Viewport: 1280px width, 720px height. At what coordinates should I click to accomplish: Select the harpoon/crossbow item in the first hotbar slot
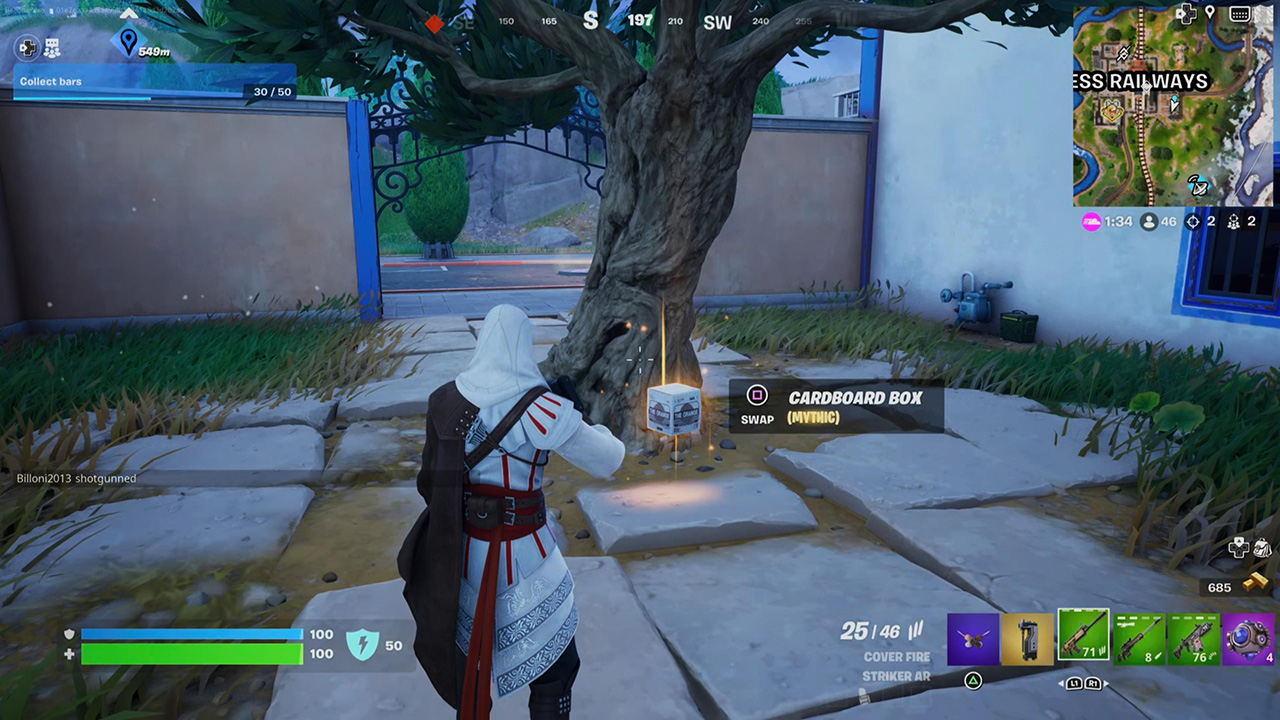[x=973, y=638]
